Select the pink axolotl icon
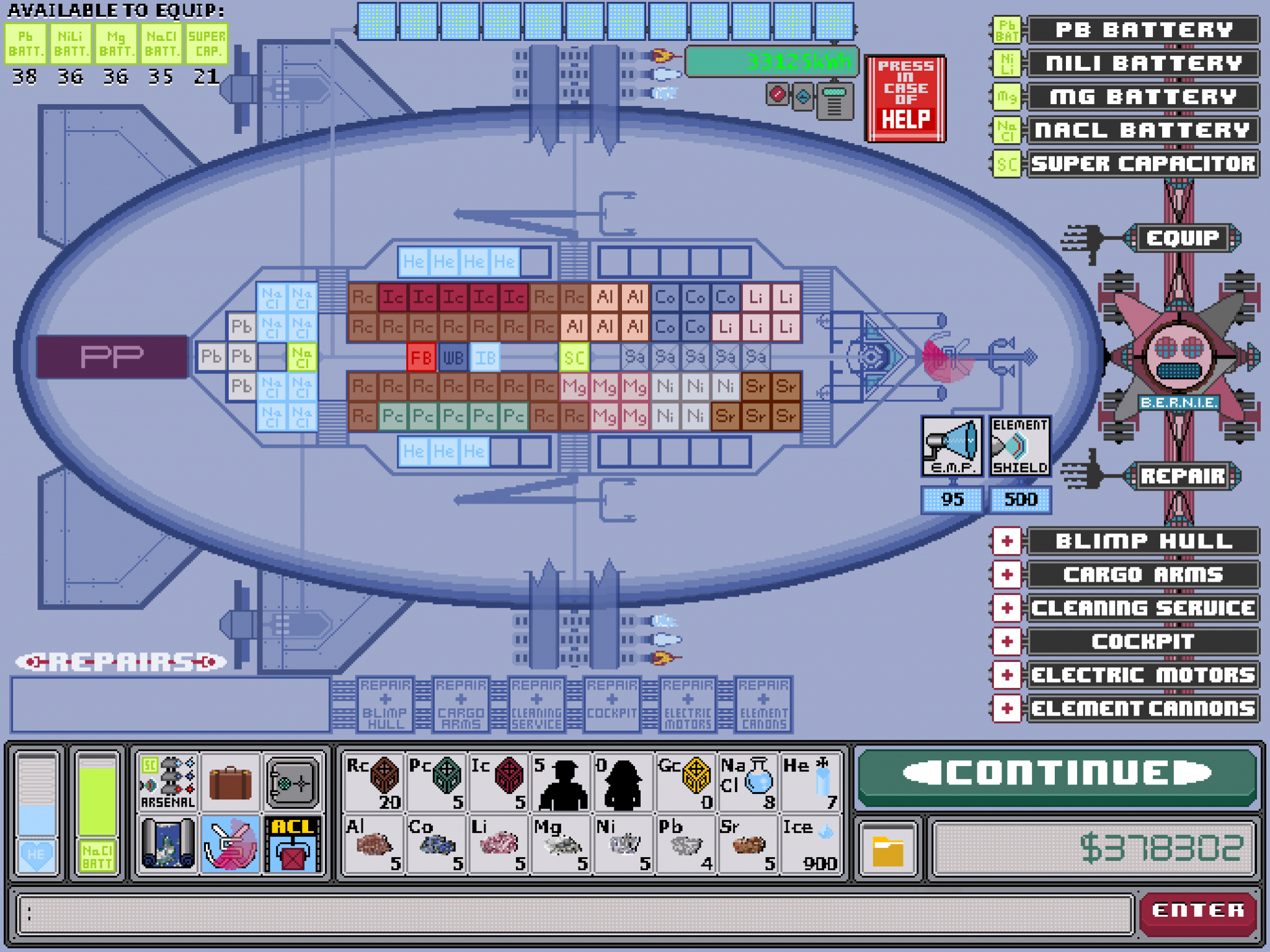The height and width of the screenshot is (952, 1270). [230, 843]
